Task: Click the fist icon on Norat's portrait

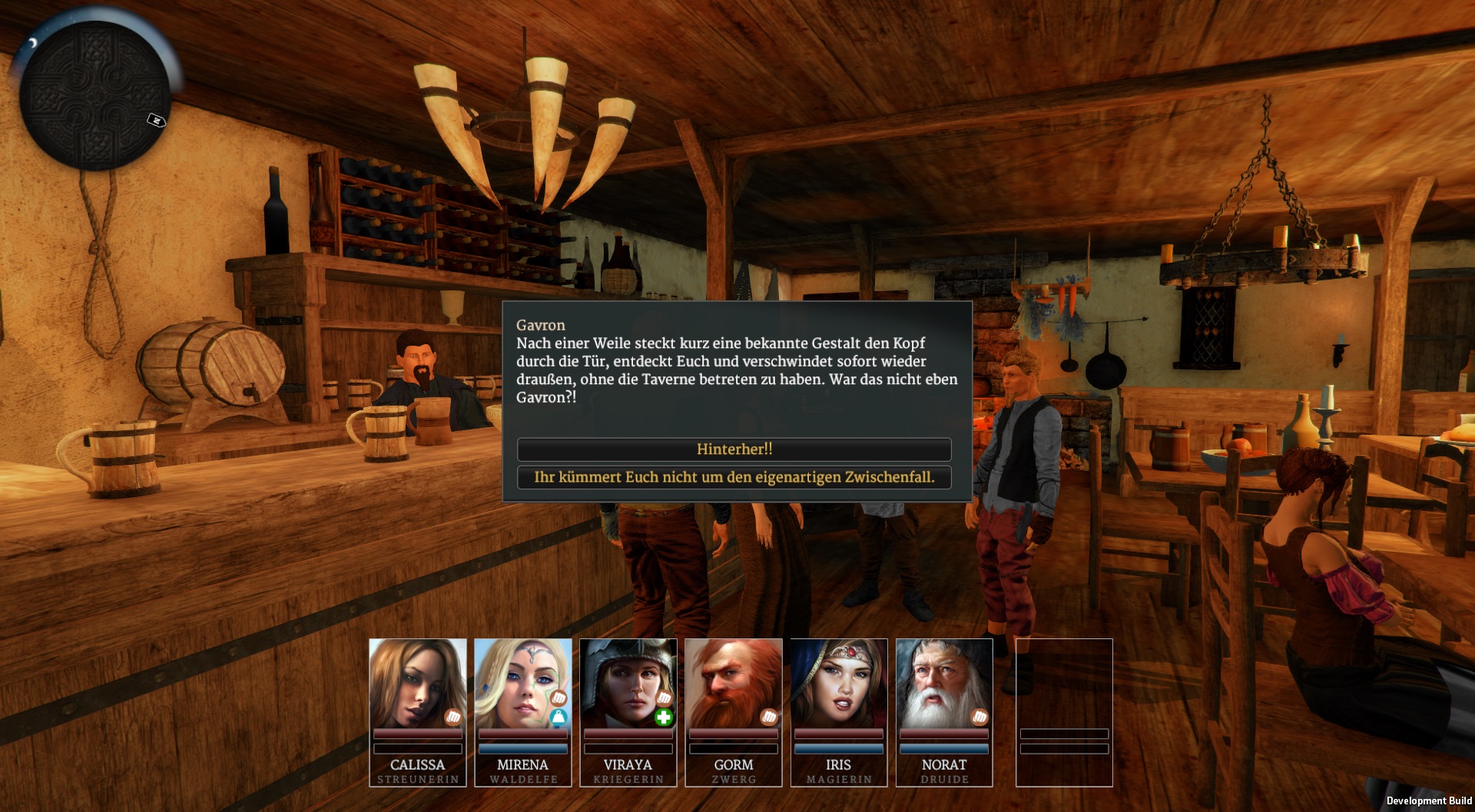Action: tap(979, 718)
